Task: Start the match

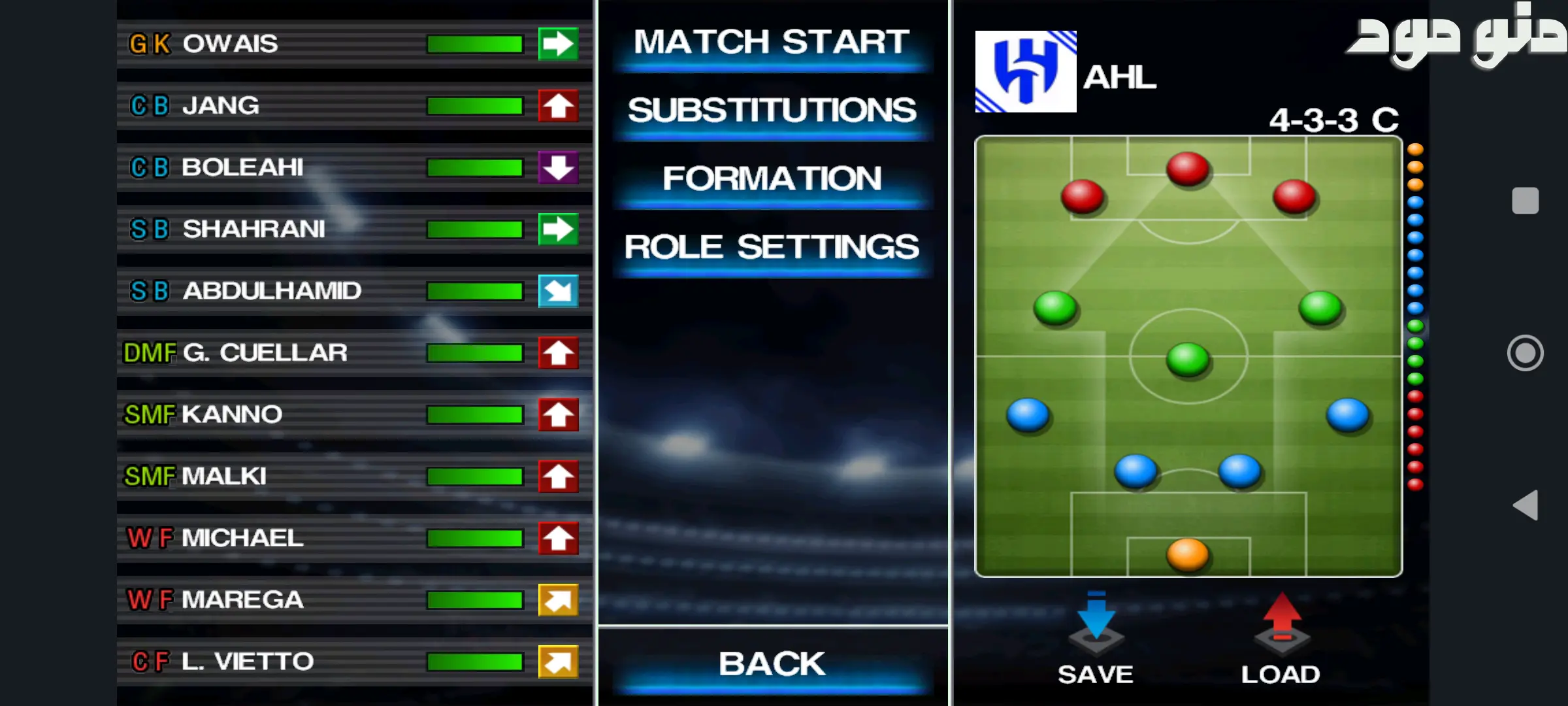Action: 772,43
